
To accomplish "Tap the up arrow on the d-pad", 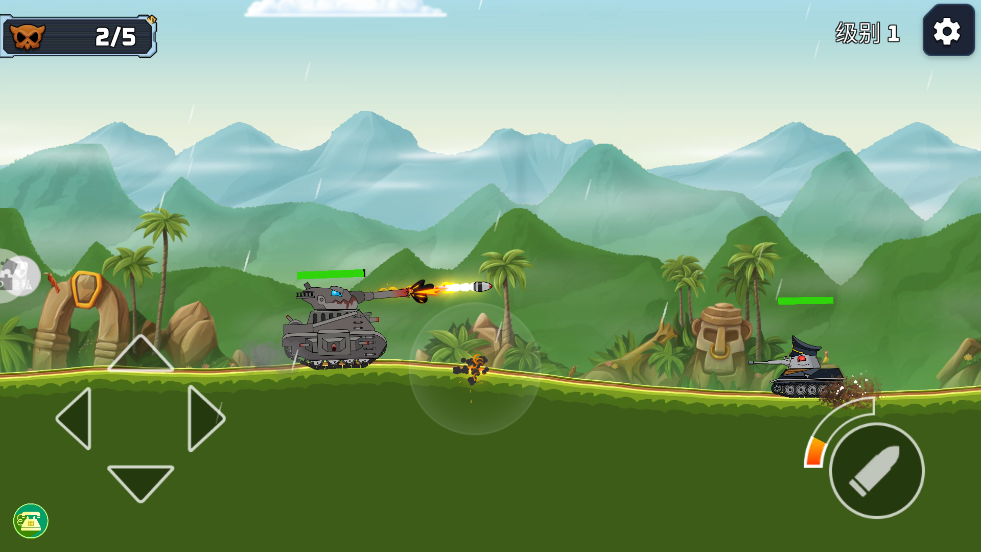I will (140, 354).
